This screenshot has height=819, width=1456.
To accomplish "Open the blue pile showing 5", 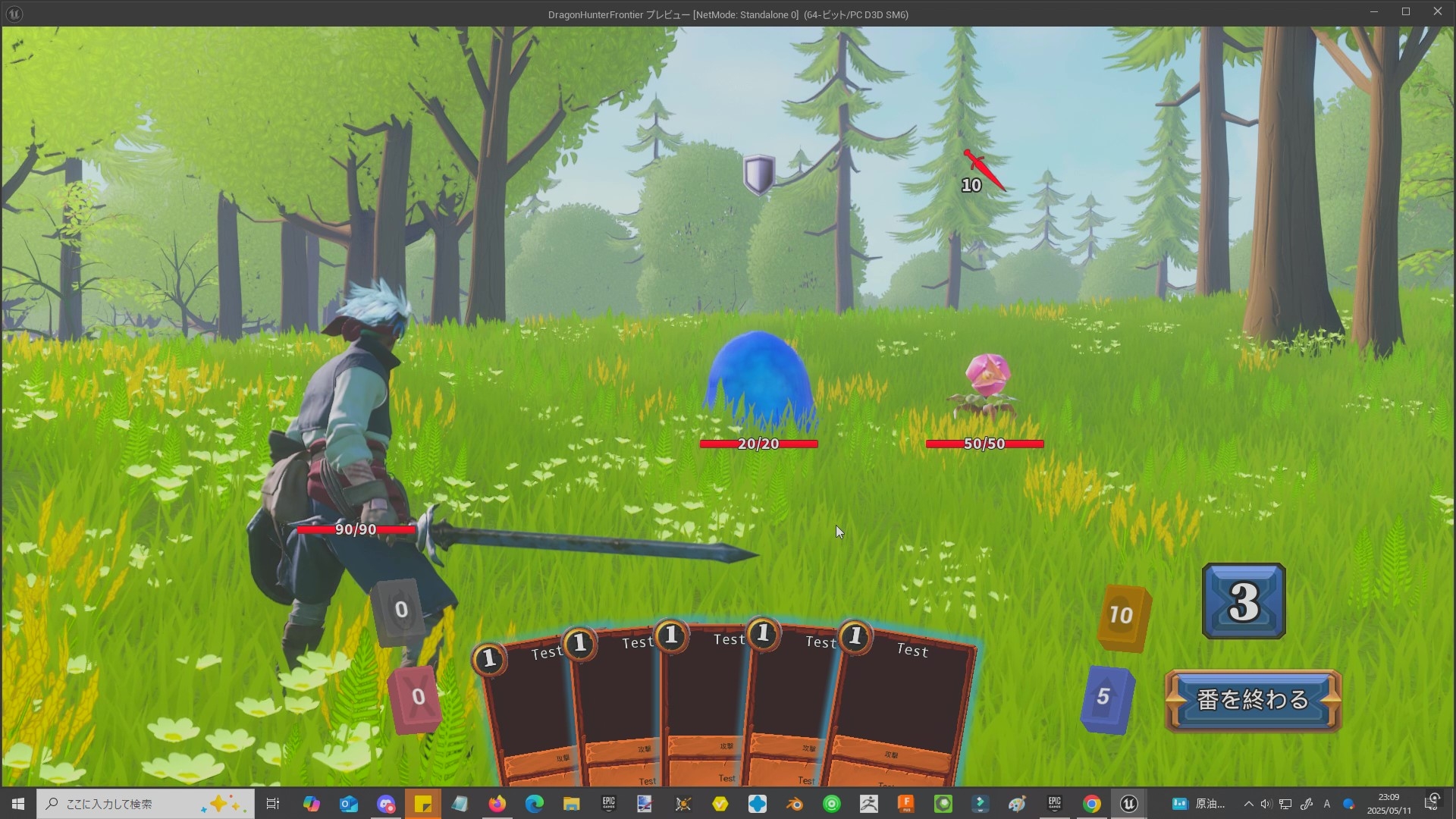I will 1106,698.
